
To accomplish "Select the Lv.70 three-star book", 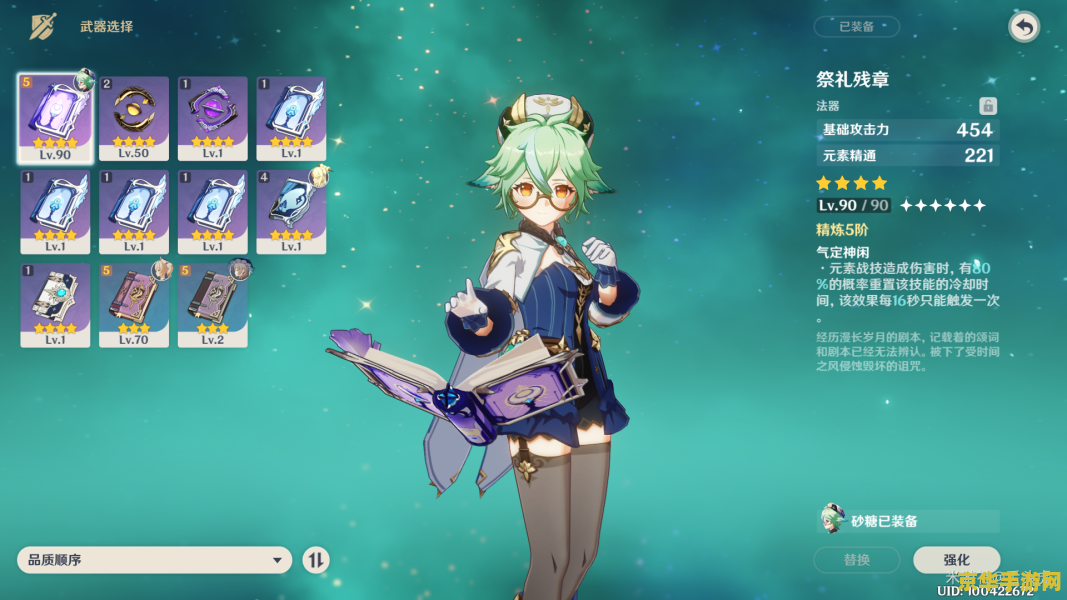I will pos(134,304).
